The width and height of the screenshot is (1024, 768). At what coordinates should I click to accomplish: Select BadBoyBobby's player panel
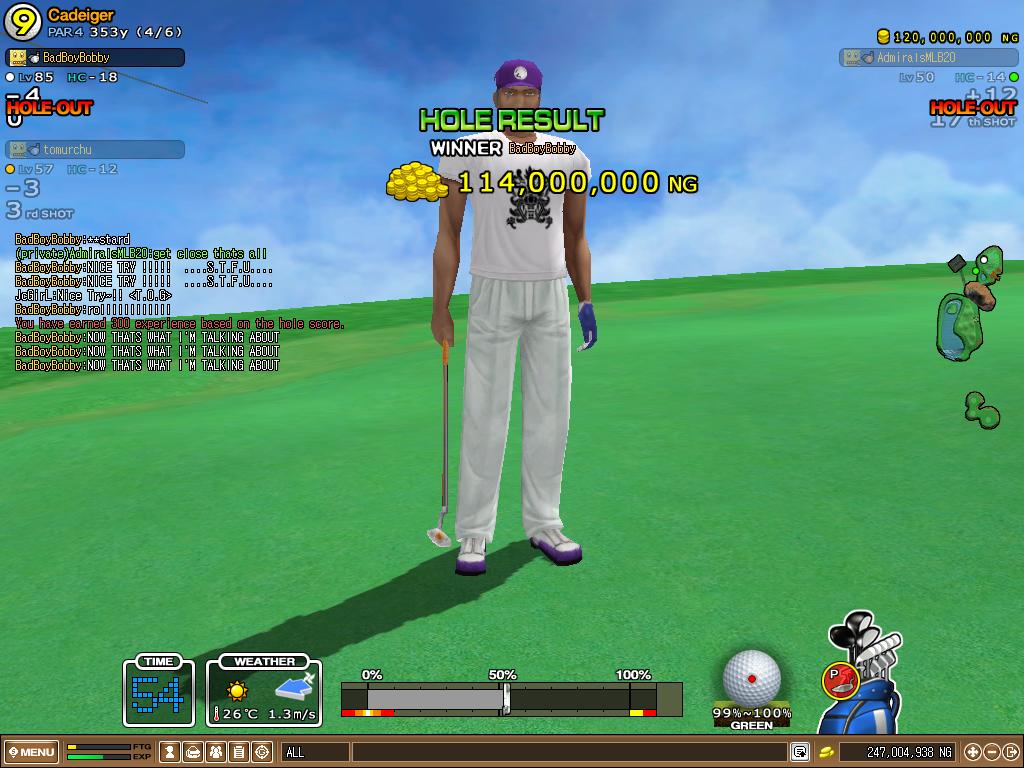[x=96, y=58]
